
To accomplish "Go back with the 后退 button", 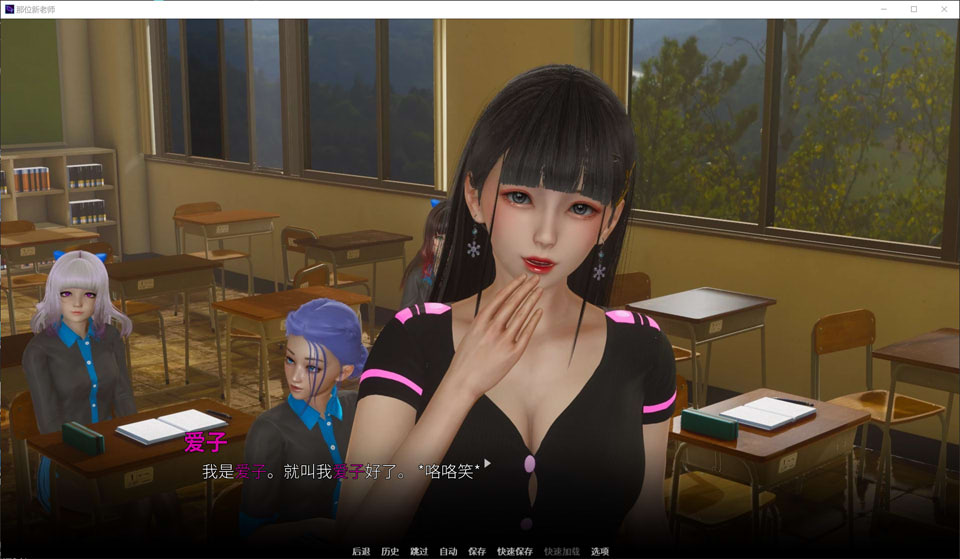I will [361, 551].
